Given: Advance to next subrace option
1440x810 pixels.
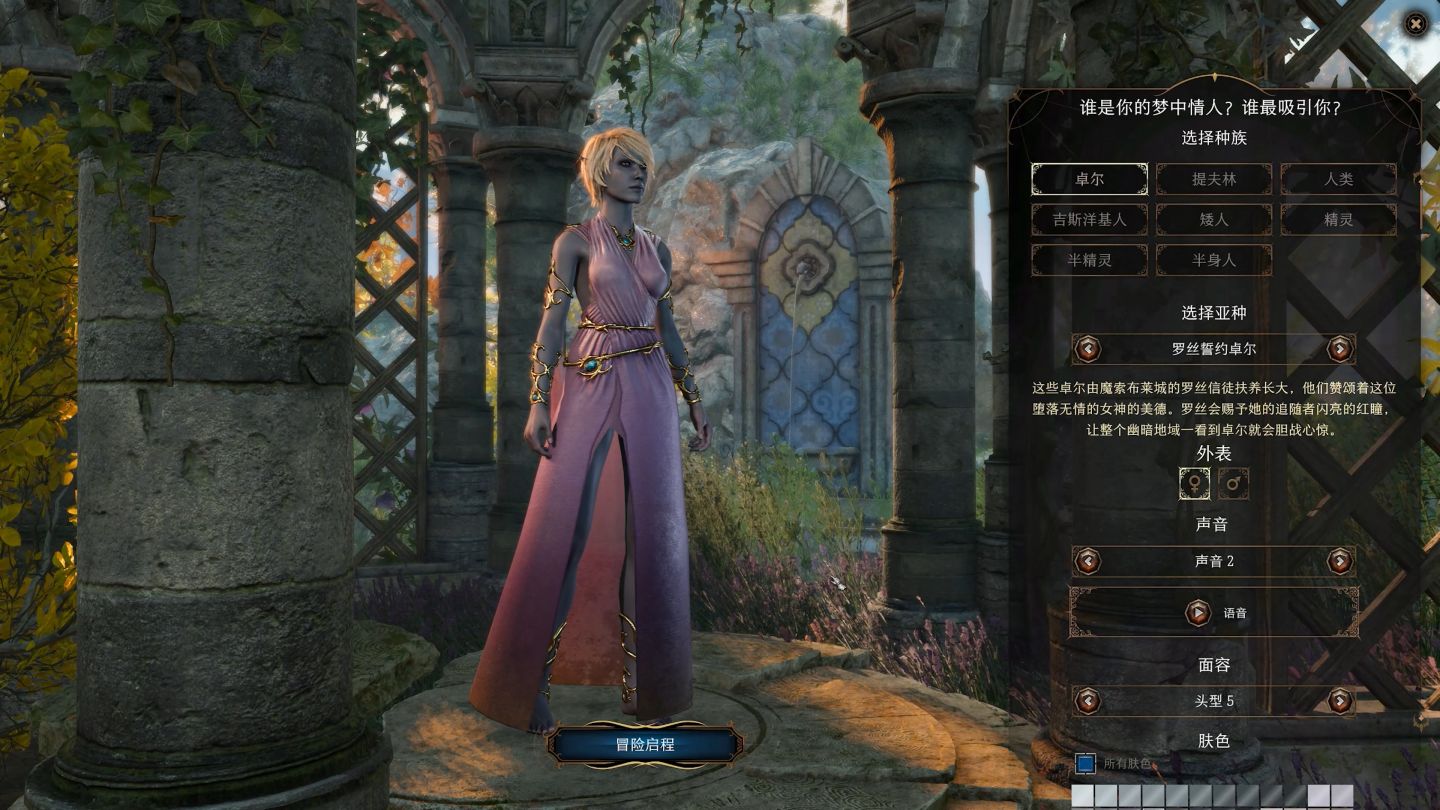Looking at the screenshot, I should coord(1340,349).
